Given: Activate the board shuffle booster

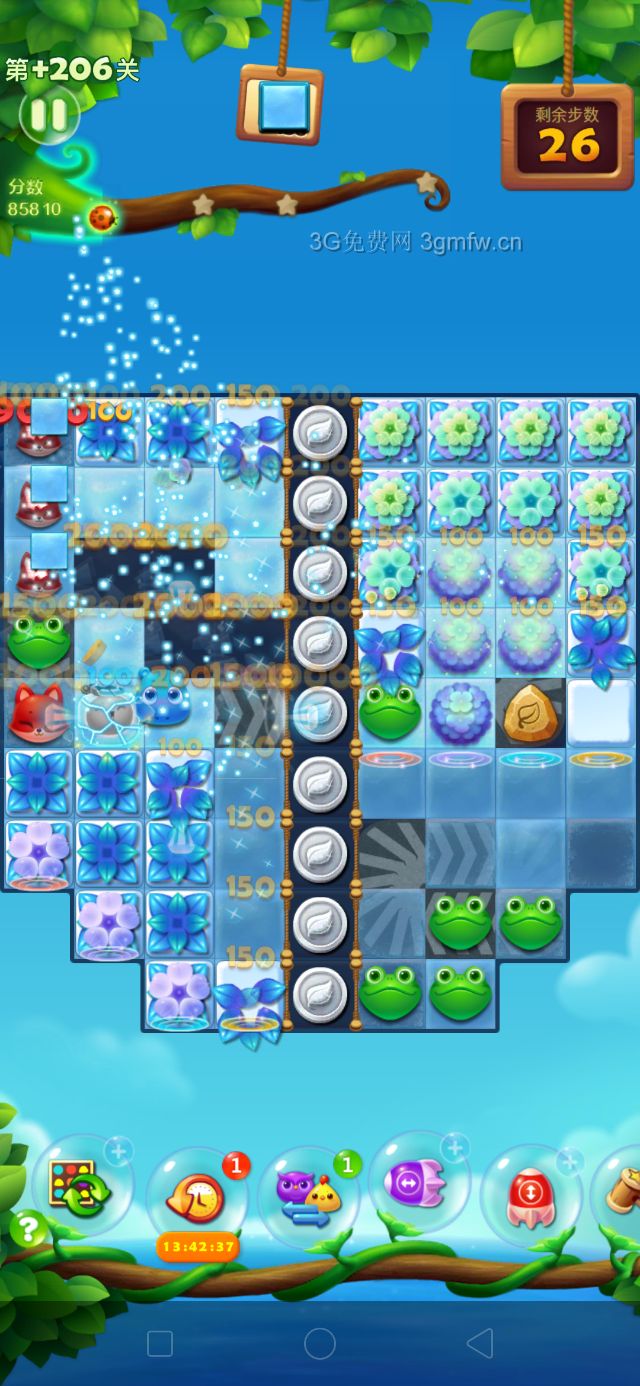Looking at the screenshot, I should pos(82,1186).
